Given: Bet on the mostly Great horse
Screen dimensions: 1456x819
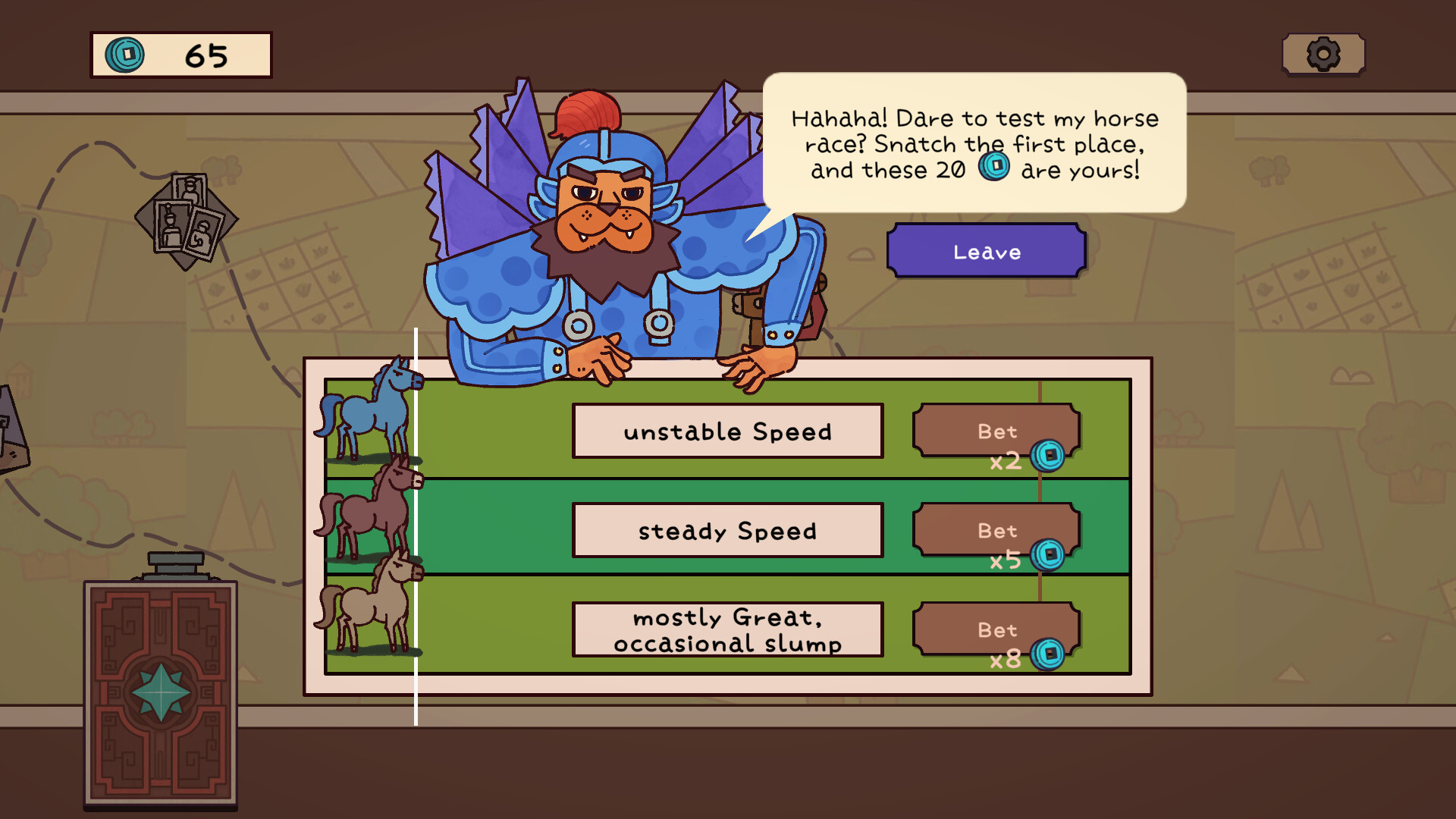Looking at the screenshot, I should (996, 629).
